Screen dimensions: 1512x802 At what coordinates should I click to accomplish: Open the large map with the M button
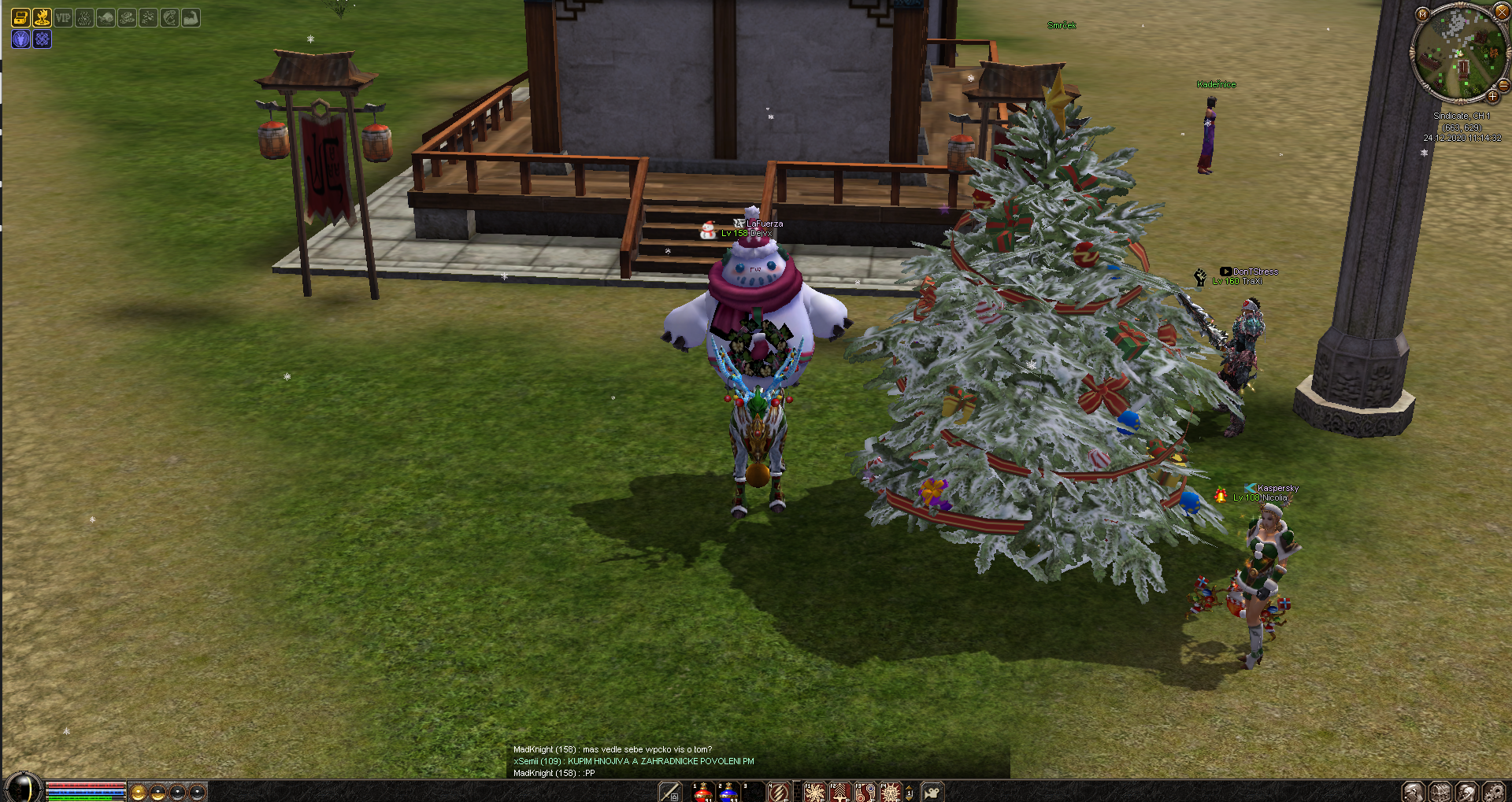(x=1422, y=14)
